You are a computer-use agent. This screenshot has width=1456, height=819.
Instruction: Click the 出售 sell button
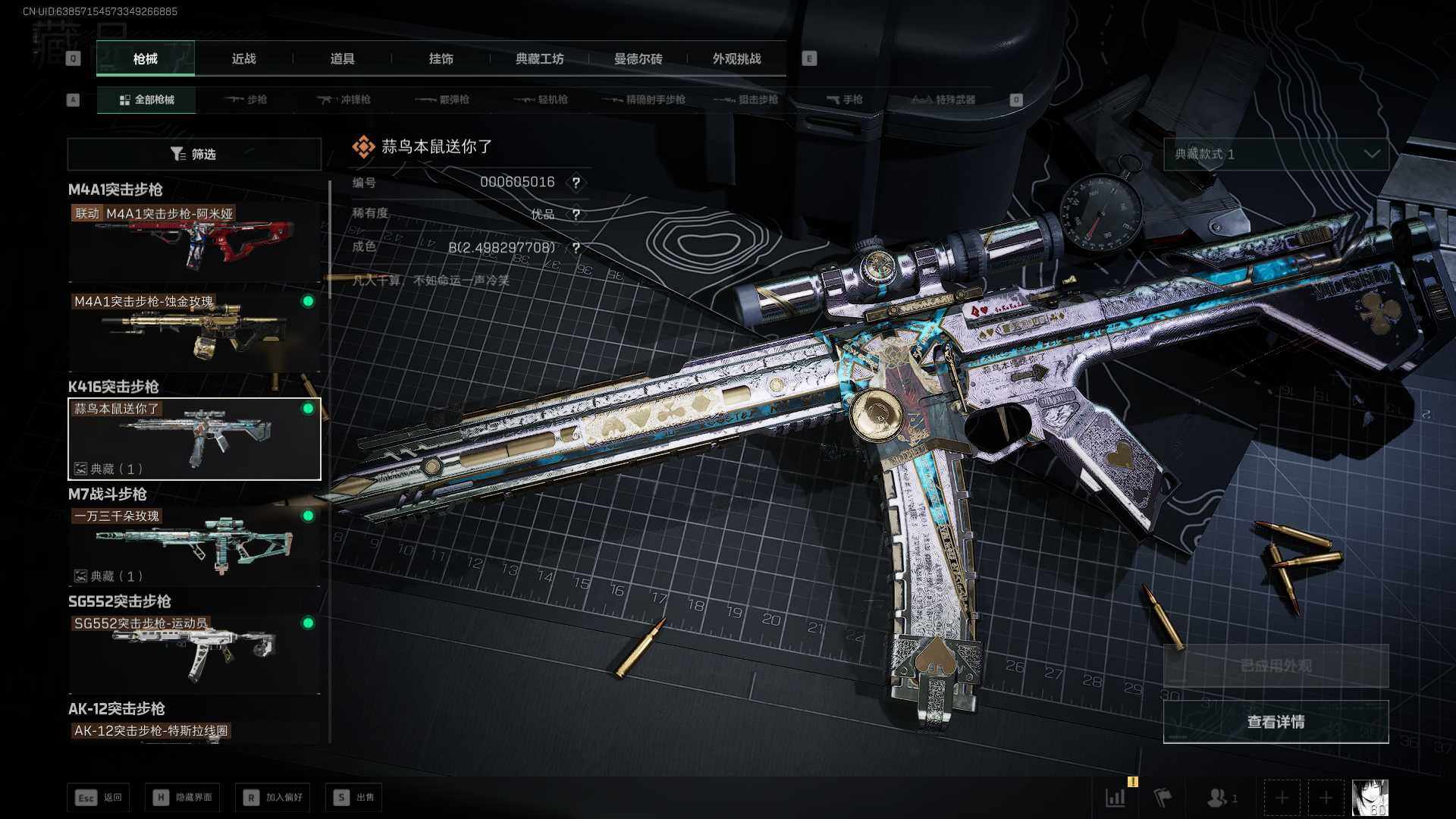click(x=354, y=798)
